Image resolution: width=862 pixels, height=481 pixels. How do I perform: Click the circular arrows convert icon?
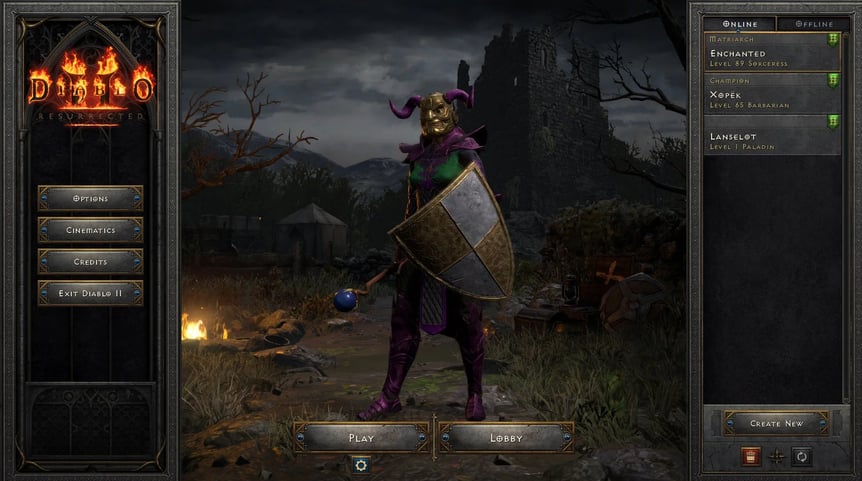click(x=801, y=456)
